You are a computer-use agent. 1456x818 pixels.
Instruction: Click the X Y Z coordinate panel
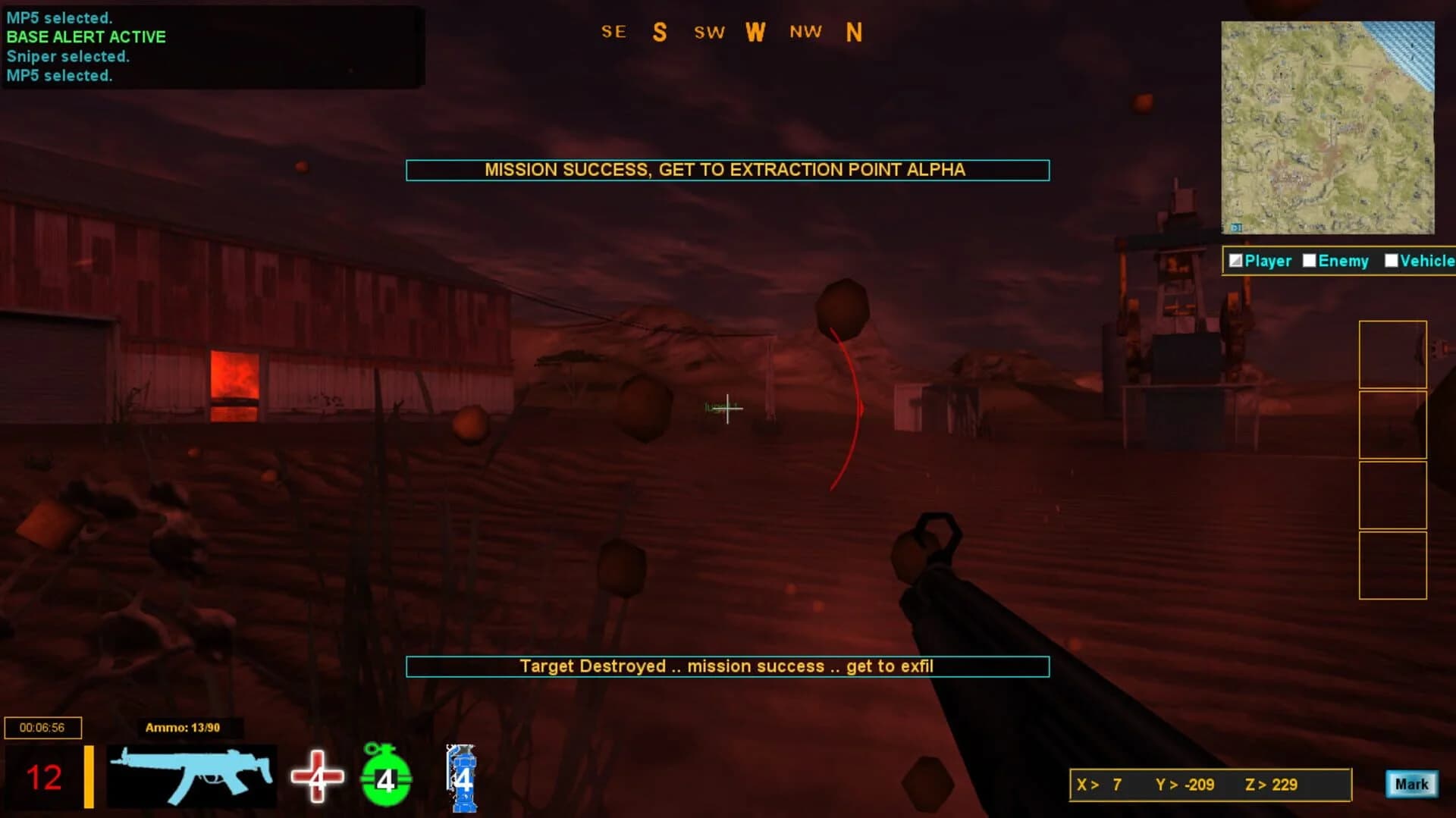[1210, 785]
